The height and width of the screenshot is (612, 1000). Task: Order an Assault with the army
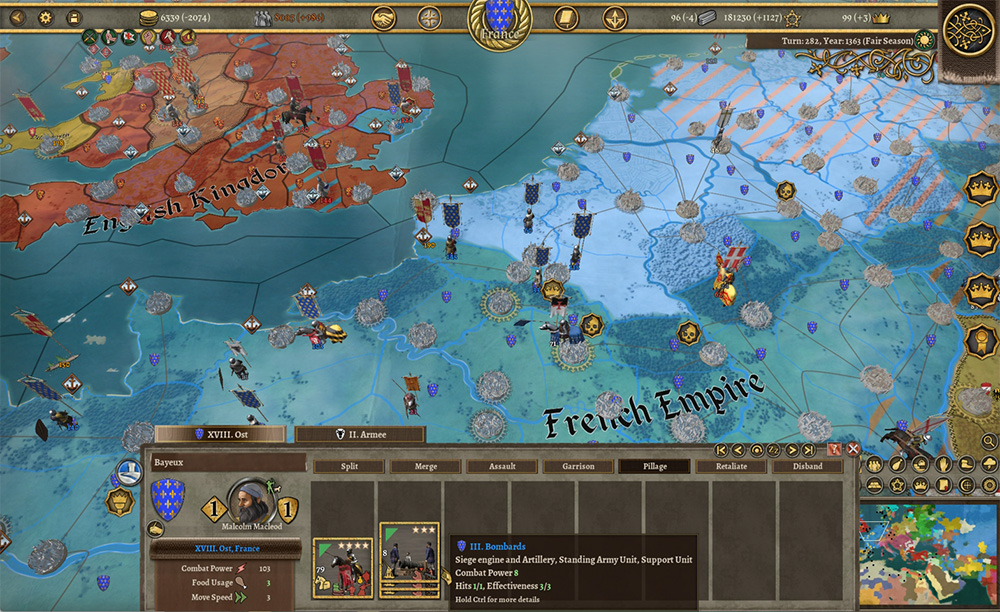click(502, 466)
